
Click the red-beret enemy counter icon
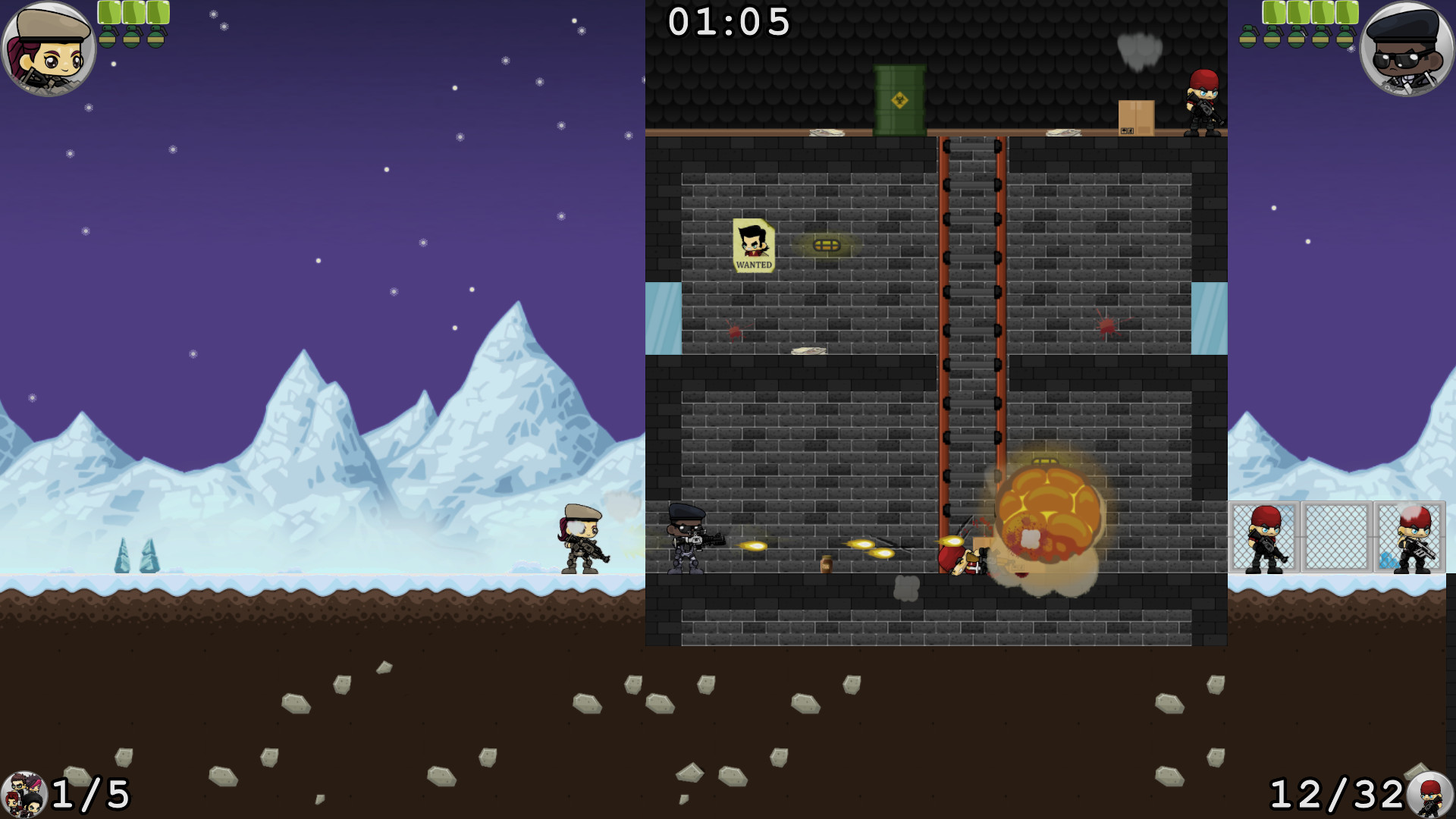pos(1430,795)
